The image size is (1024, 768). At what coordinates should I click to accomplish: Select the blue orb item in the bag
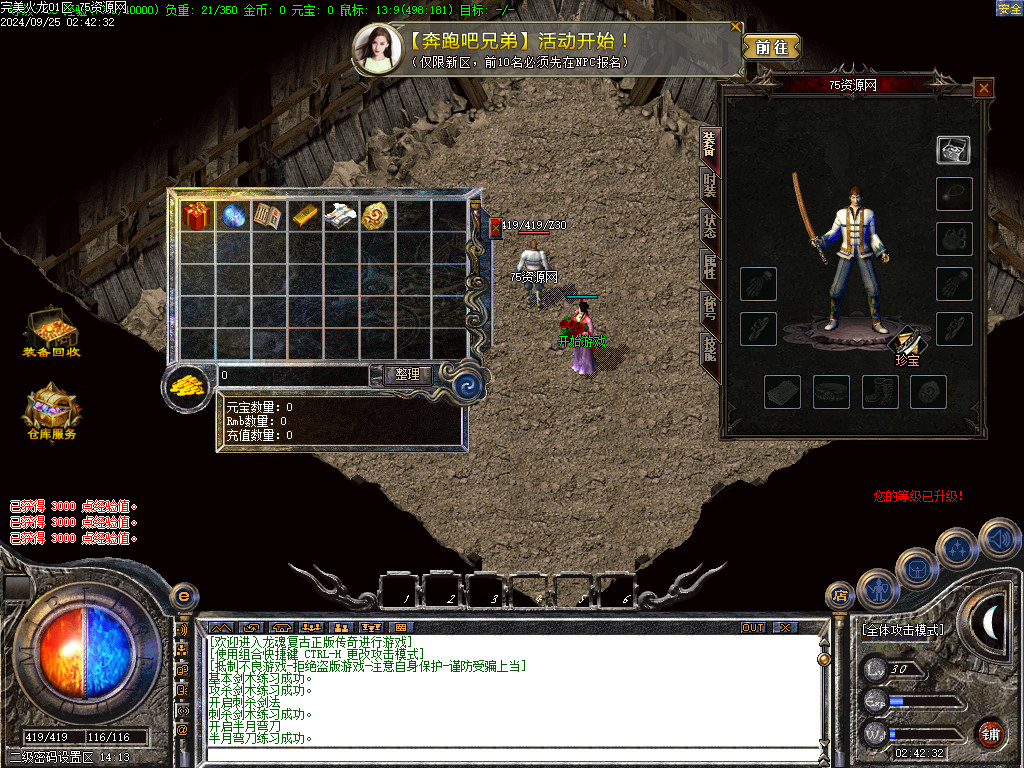click(x=234, y=216)
